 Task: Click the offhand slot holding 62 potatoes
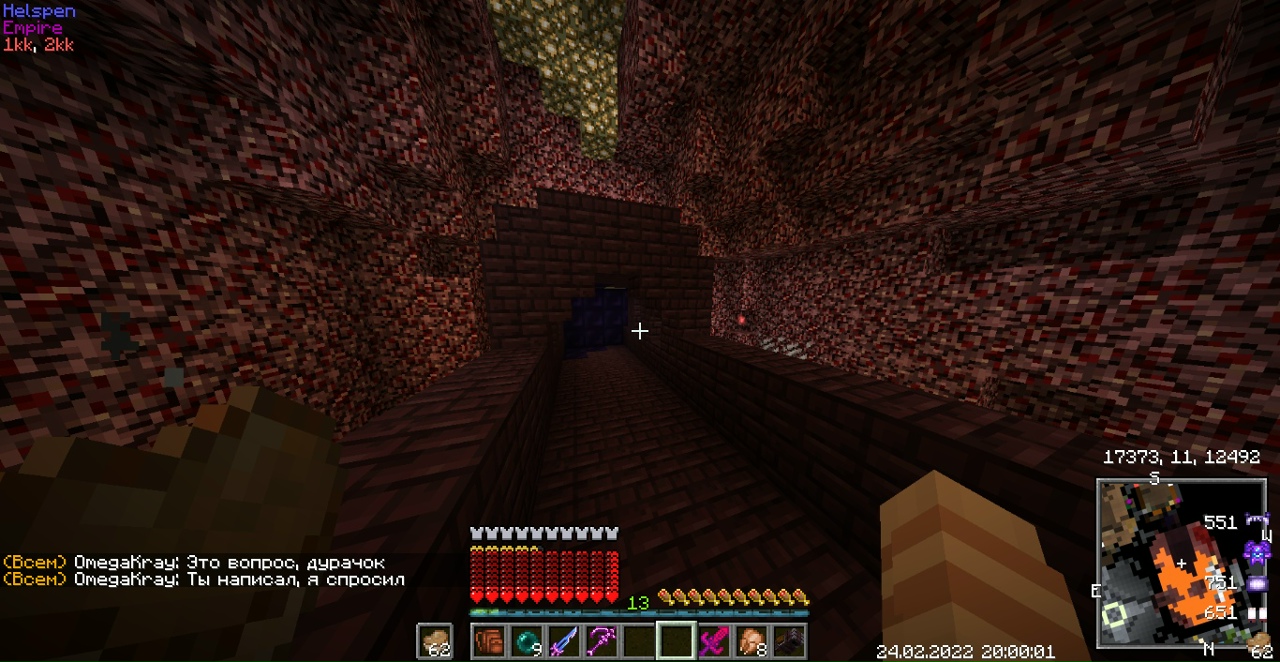(x=435, y=640)
